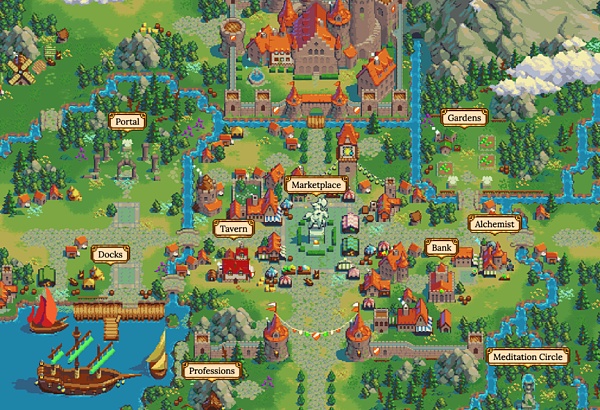This screenshot has width=600, height=410.
Task: Visit the Tavern label
Action: [x=233, y=229]
